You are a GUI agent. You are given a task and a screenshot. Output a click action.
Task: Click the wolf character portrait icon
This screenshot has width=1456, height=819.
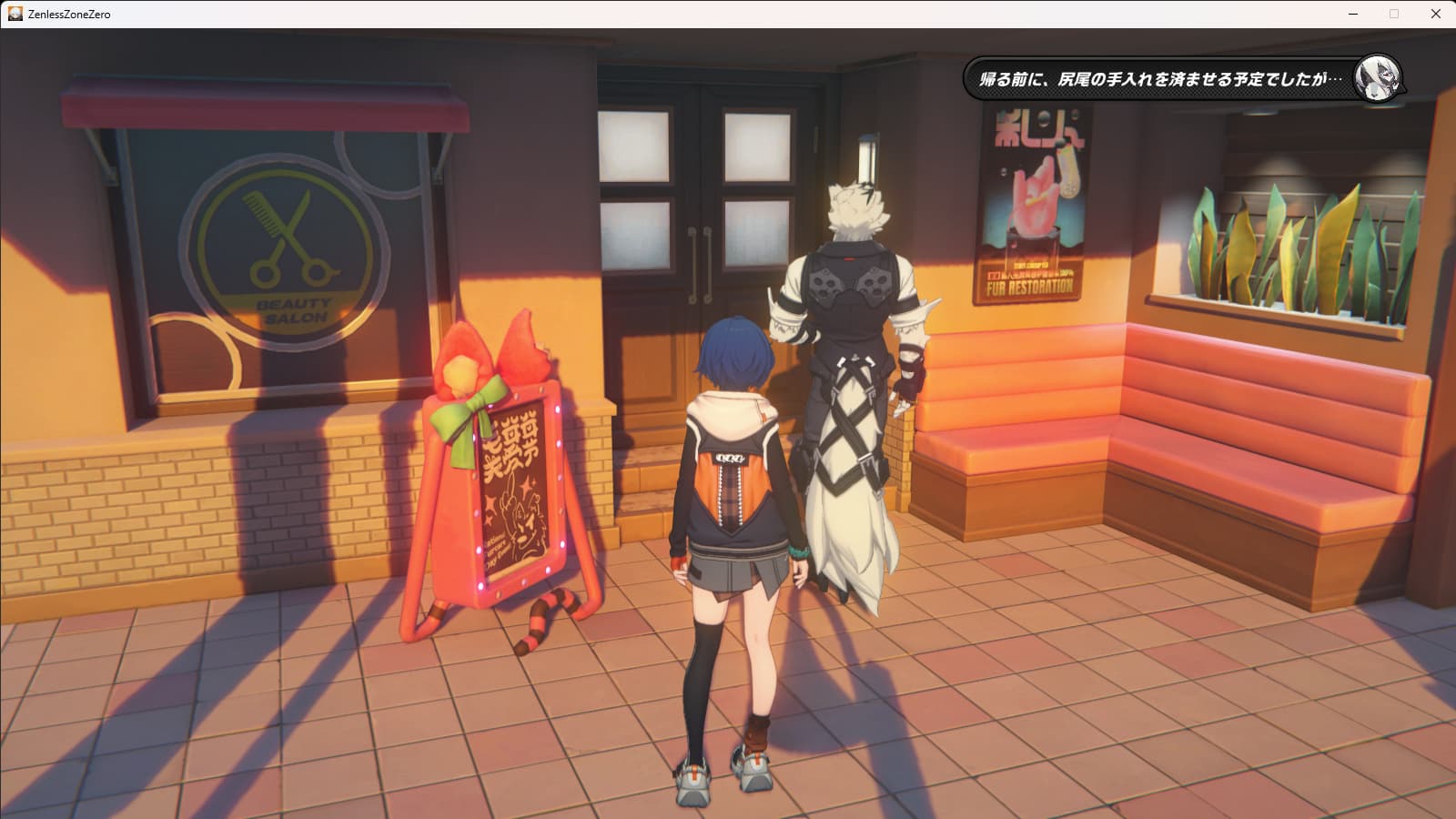1375,78
